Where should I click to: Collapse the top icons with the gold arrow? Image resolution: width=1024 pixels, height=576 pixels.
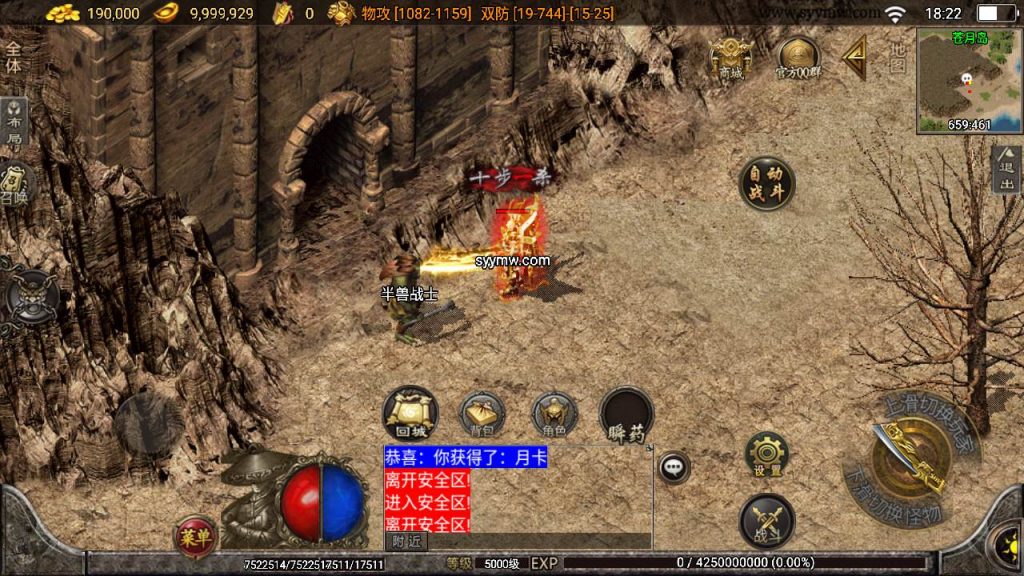[x=854, y=58]
